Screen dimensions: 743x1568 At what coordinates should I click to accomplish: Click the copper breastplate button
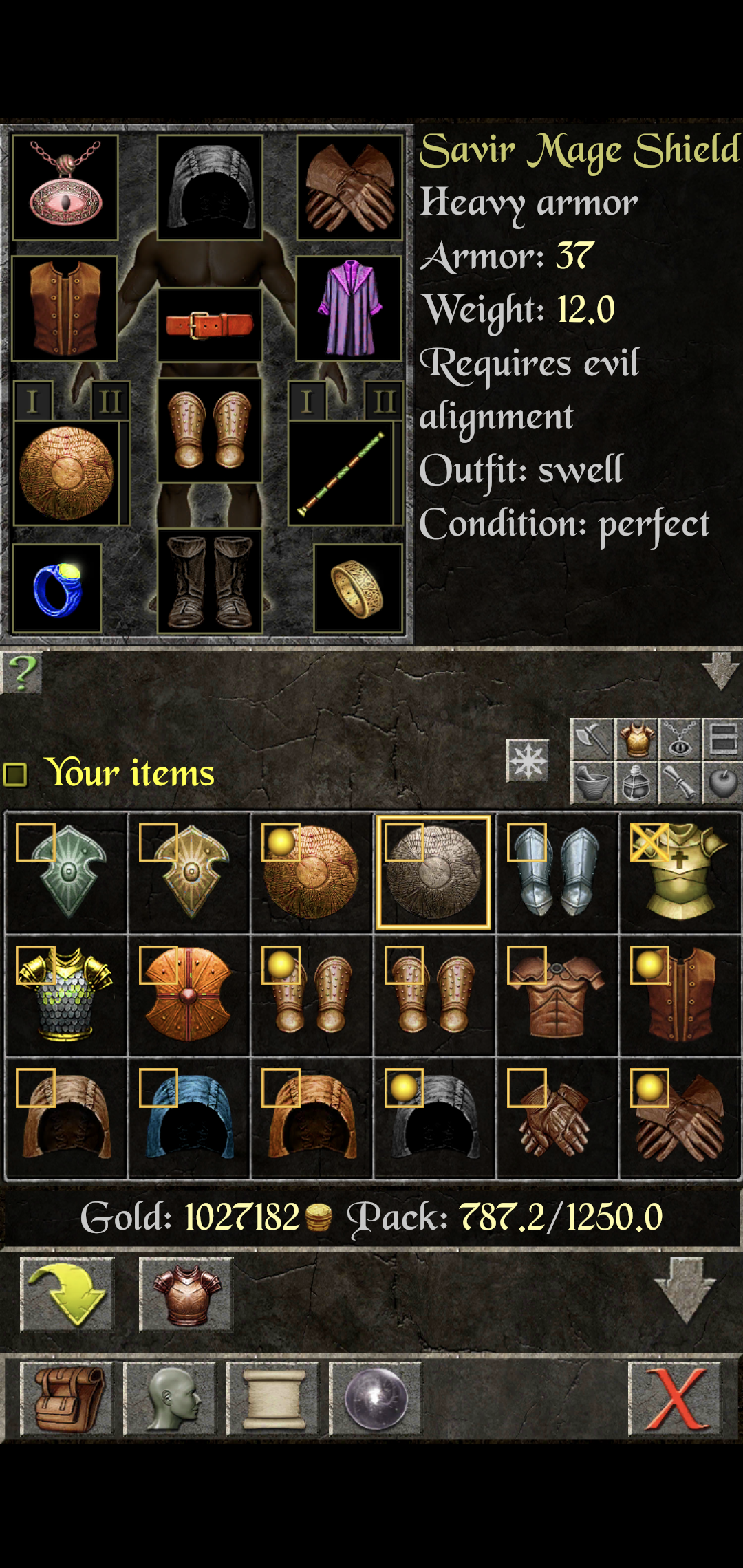[x=186, y=1294]
